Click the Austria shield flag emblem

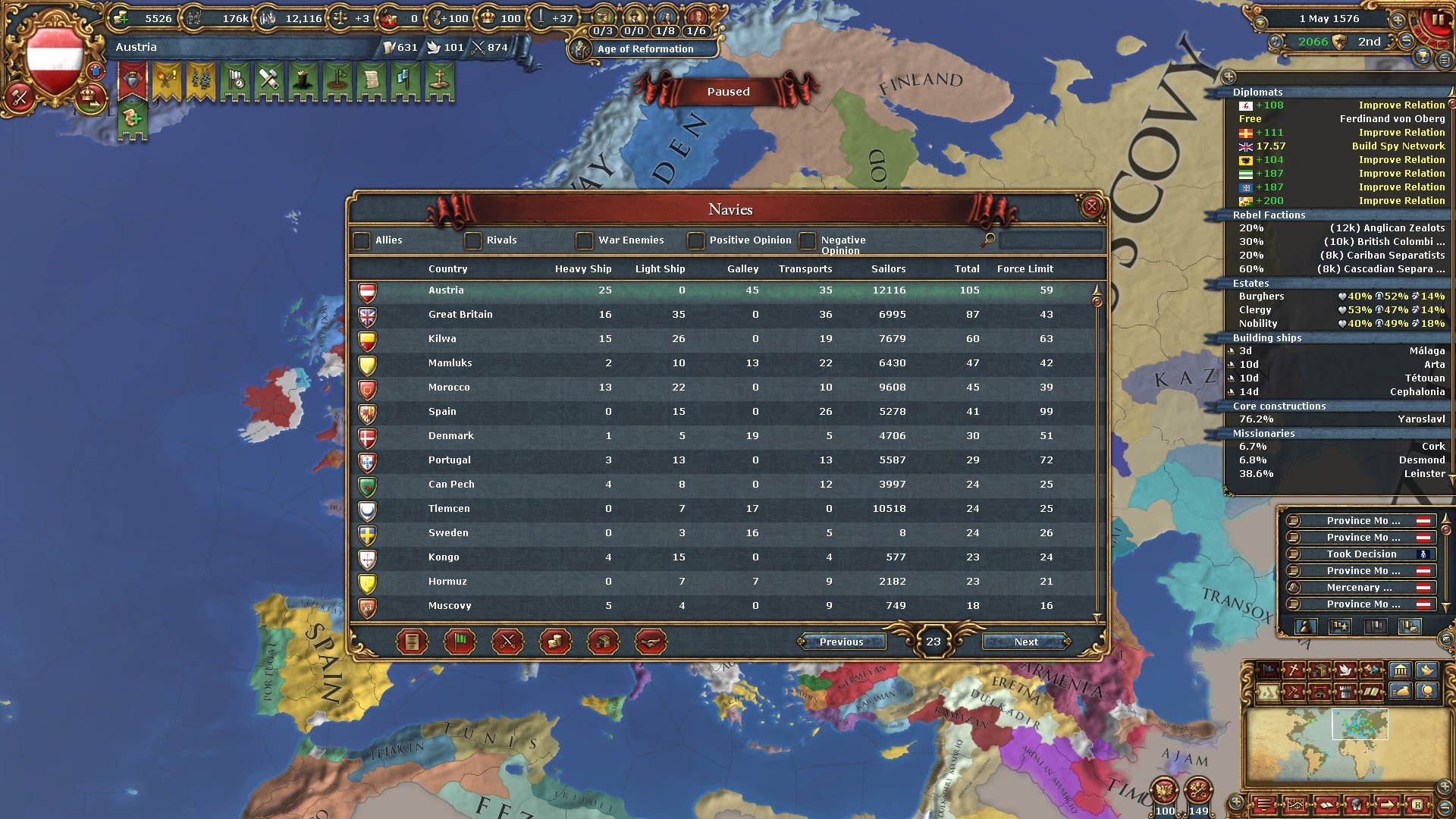[x=55, y=59]
